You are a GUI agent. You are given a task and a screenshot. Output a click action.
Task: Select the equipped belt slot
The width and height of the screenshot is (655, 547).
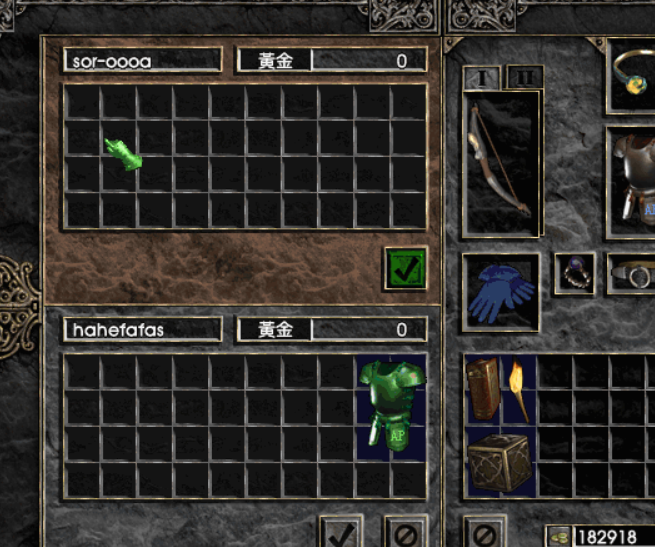pyautogui.click(x=632, y=273)
